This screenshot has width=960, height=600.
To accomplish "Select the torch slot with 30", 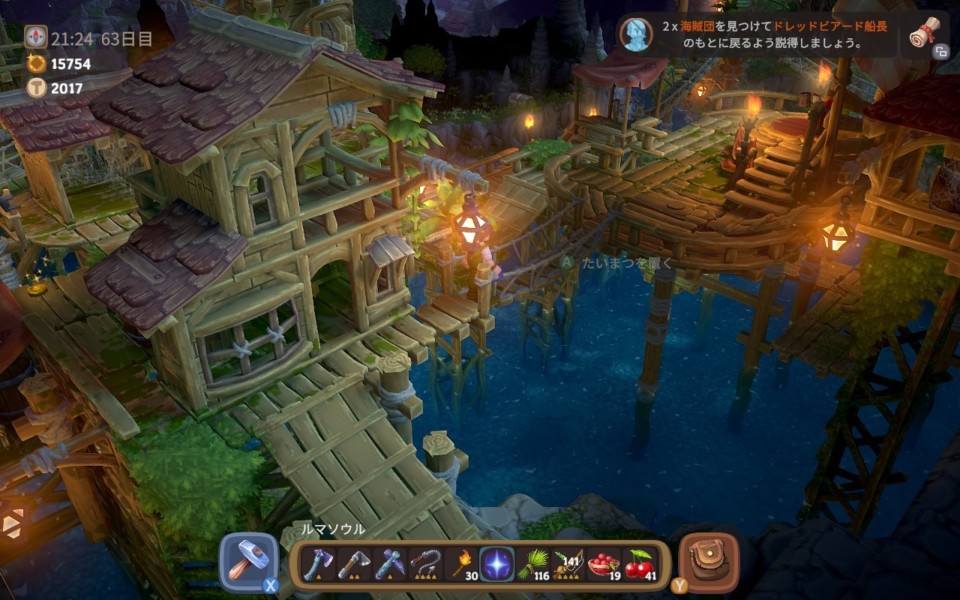I will (462, 563).
